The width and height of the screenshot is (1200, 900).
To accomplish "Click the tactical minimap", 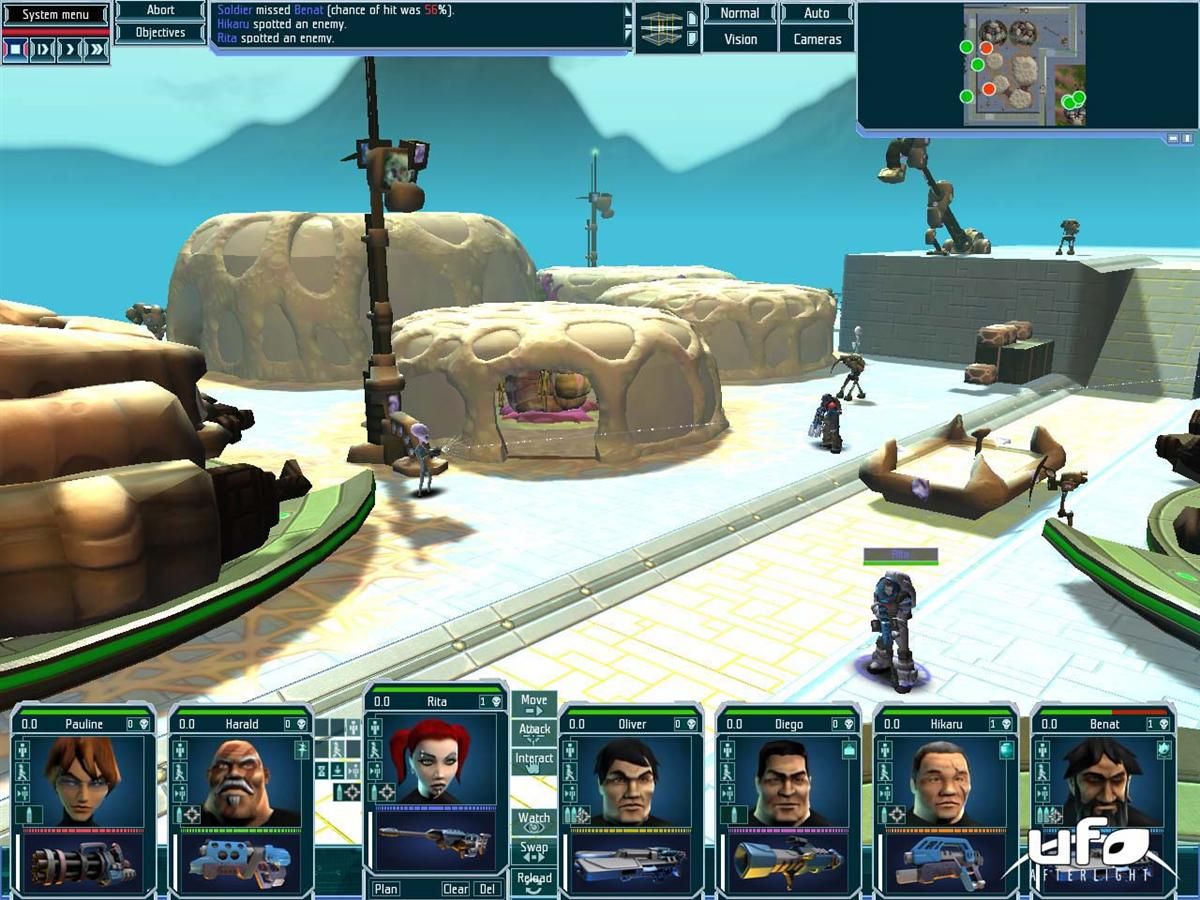I will pyautogui.click(x=1024, y=66).
